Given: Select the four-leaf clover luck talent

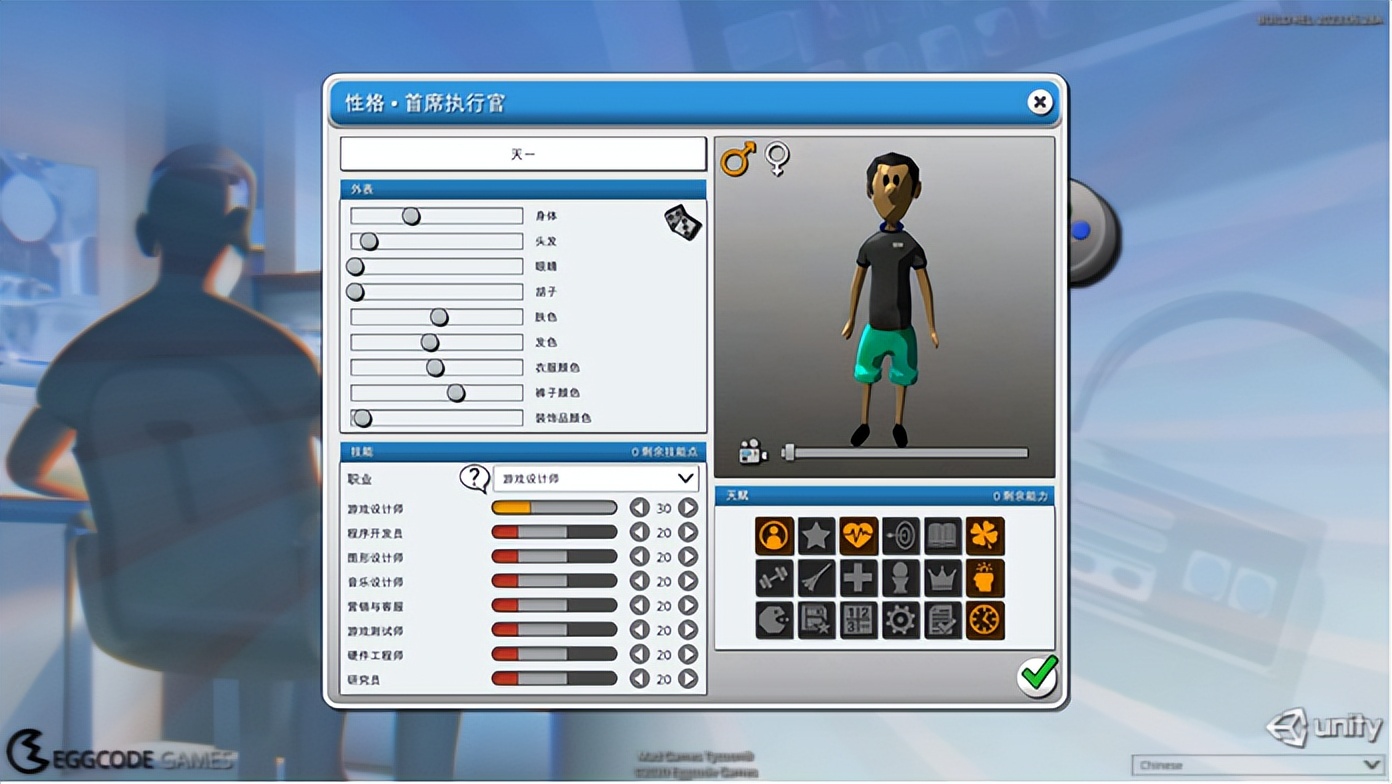Looking at the screenshot, I should pos(985,536).
